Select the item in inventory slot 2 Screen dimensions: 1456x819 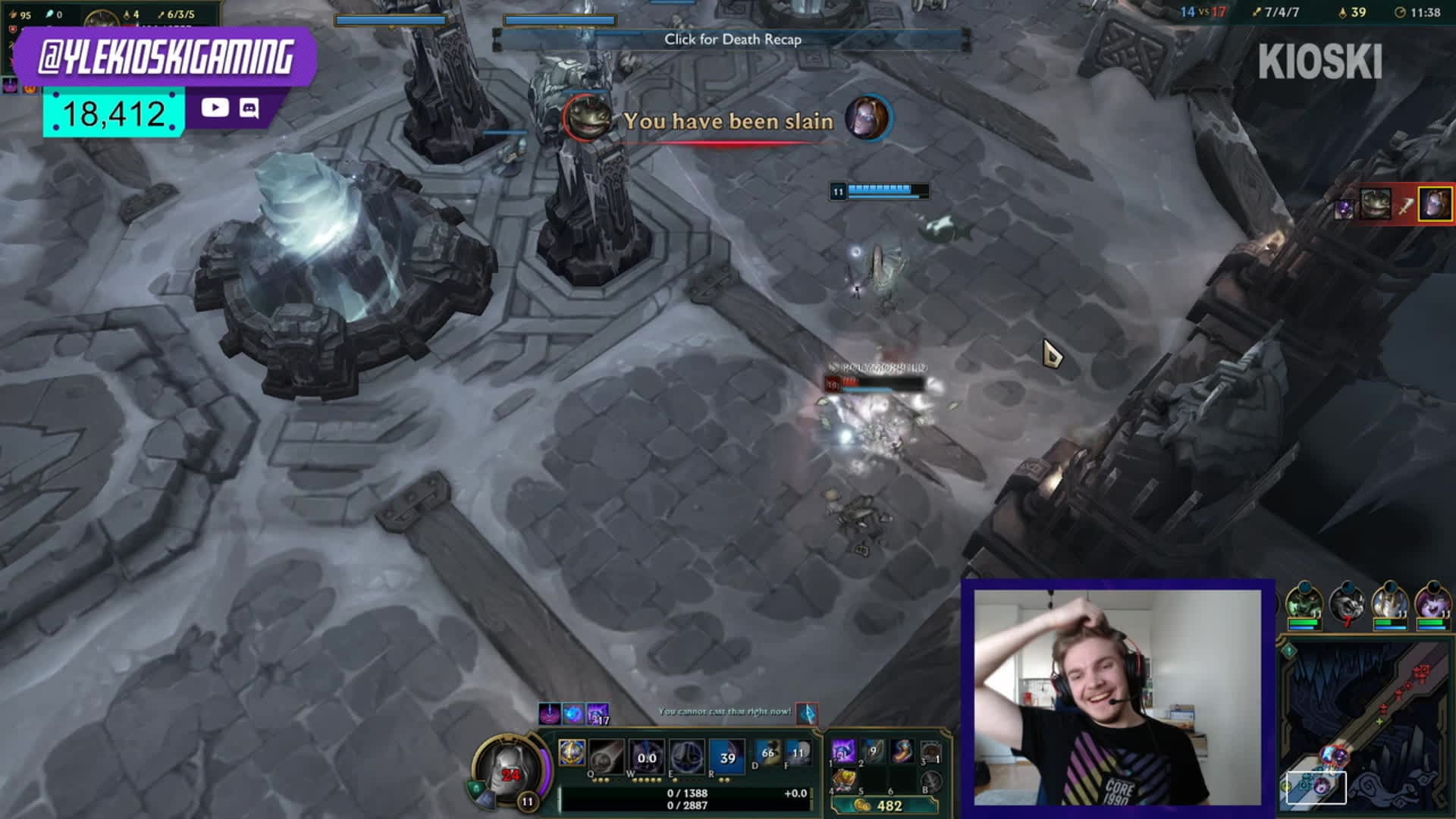[x=873, y=752]
